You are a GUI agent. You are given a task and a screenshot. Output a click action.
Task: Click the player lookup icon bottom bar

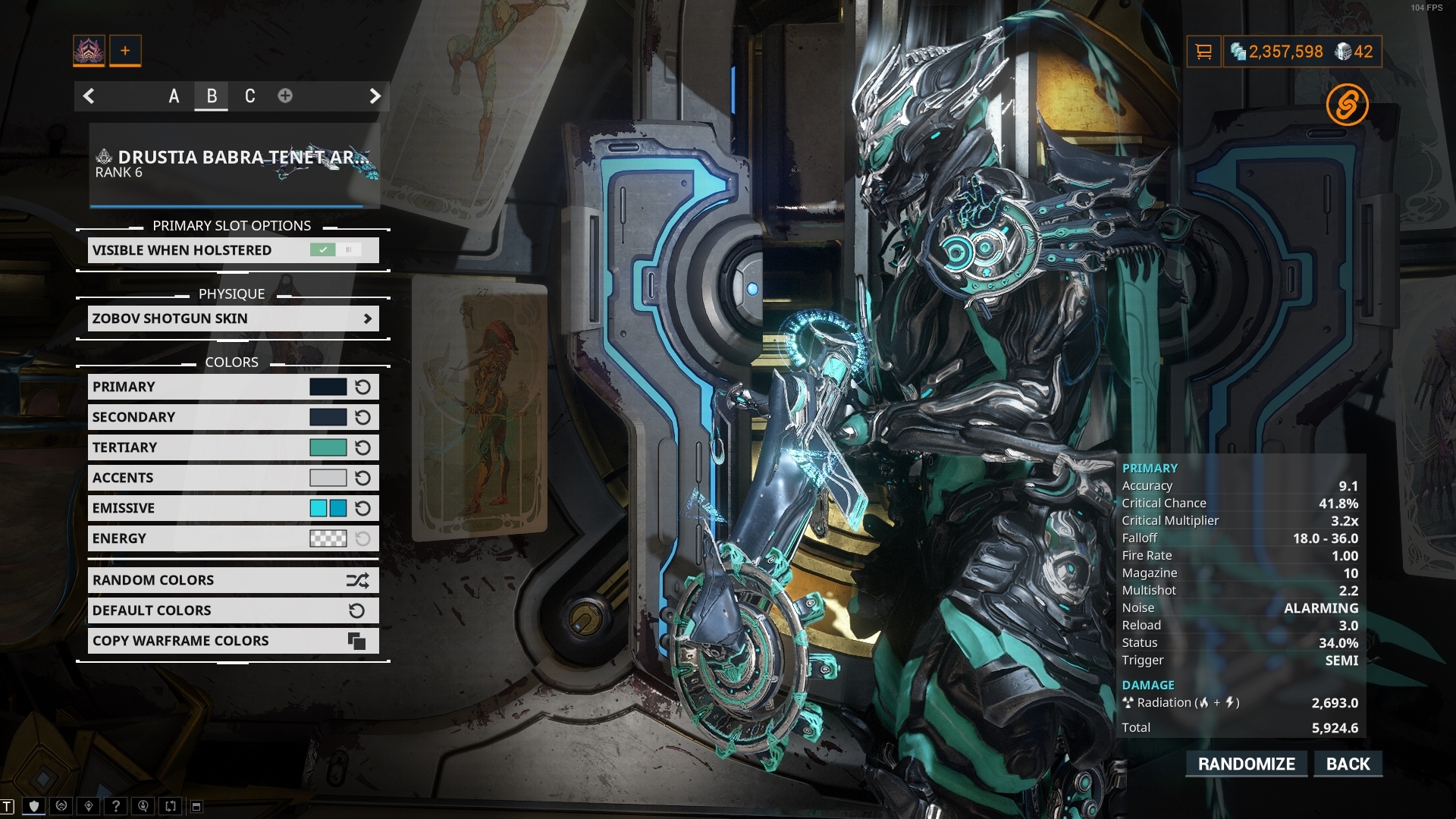[143, 805]
